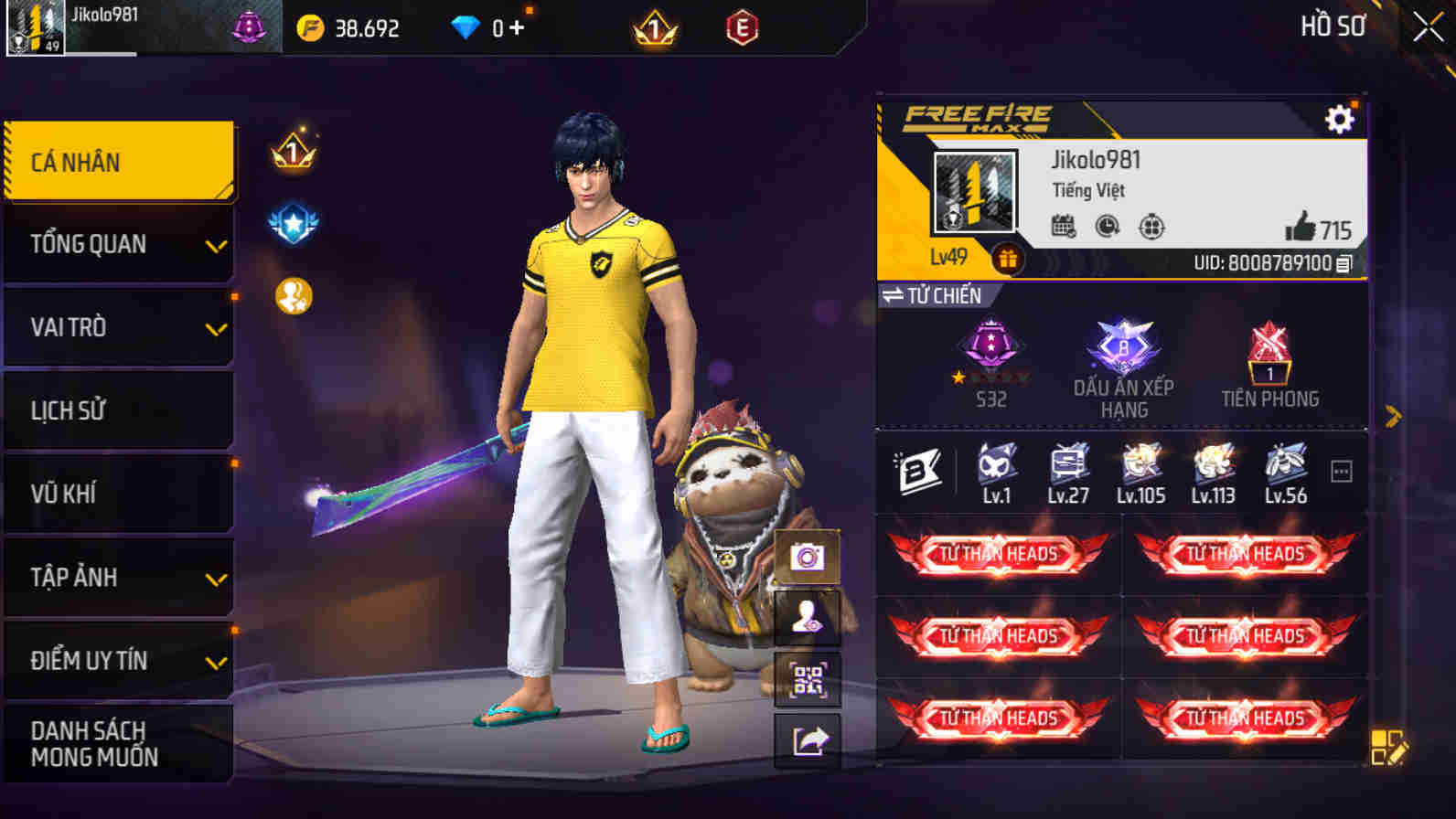Open the QR code icon below character tools
1456x819 pixels.
[808, 677]
